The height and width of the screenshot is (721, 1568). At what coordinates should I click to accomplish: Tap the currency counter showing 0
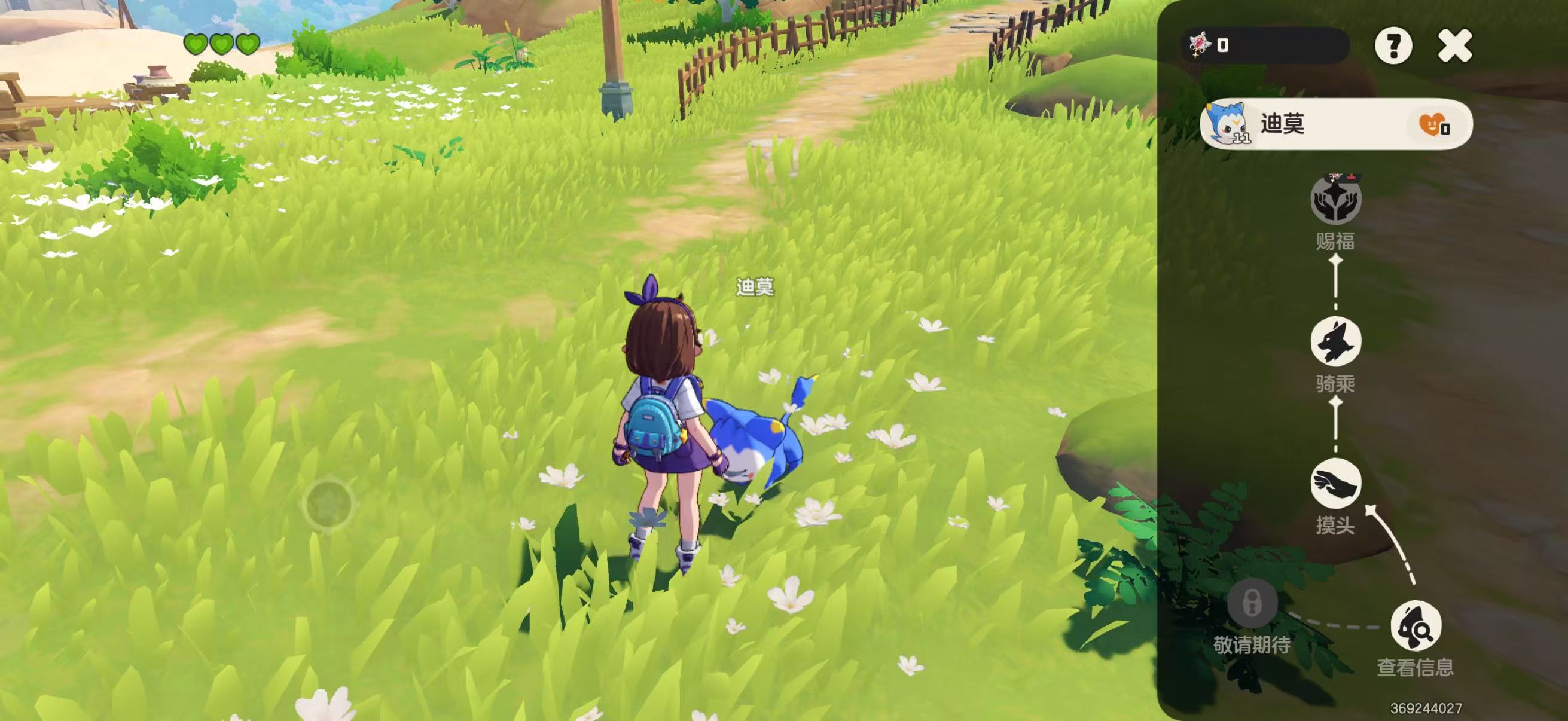[1265, 45]
